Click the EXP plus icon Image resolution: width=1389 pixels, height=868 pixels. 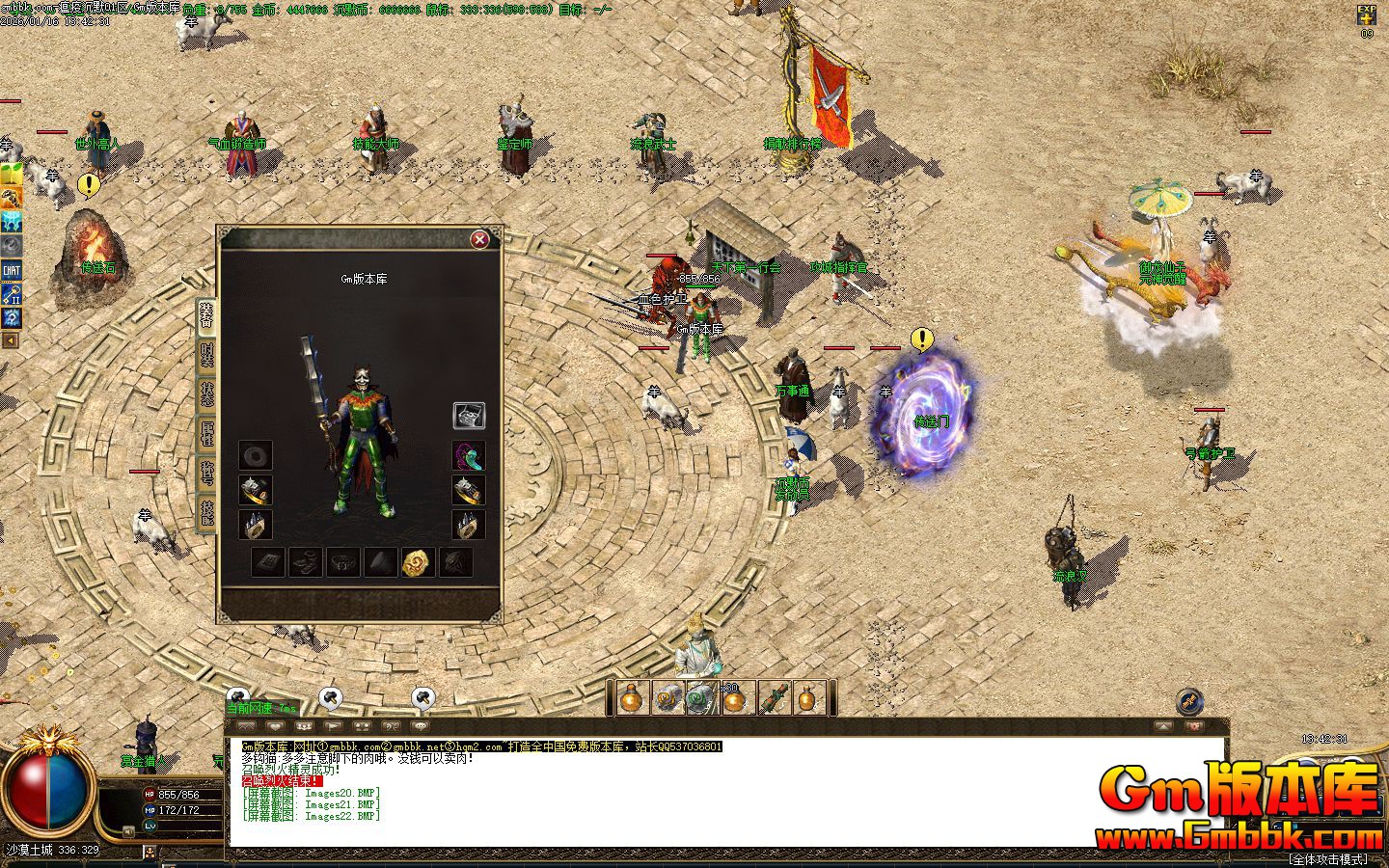[x=1367, y=14]
